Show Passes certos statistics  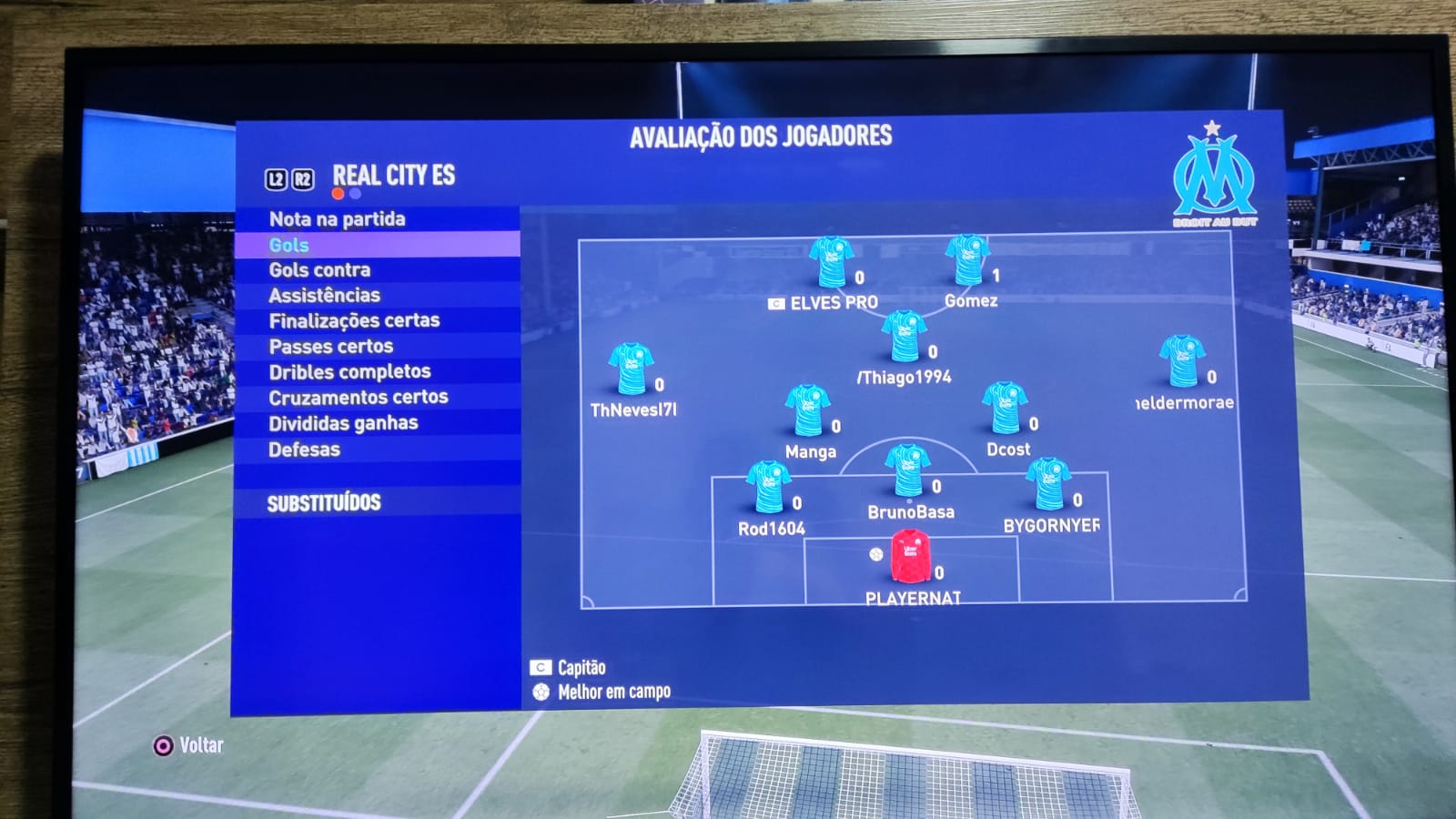pos(331,347)
